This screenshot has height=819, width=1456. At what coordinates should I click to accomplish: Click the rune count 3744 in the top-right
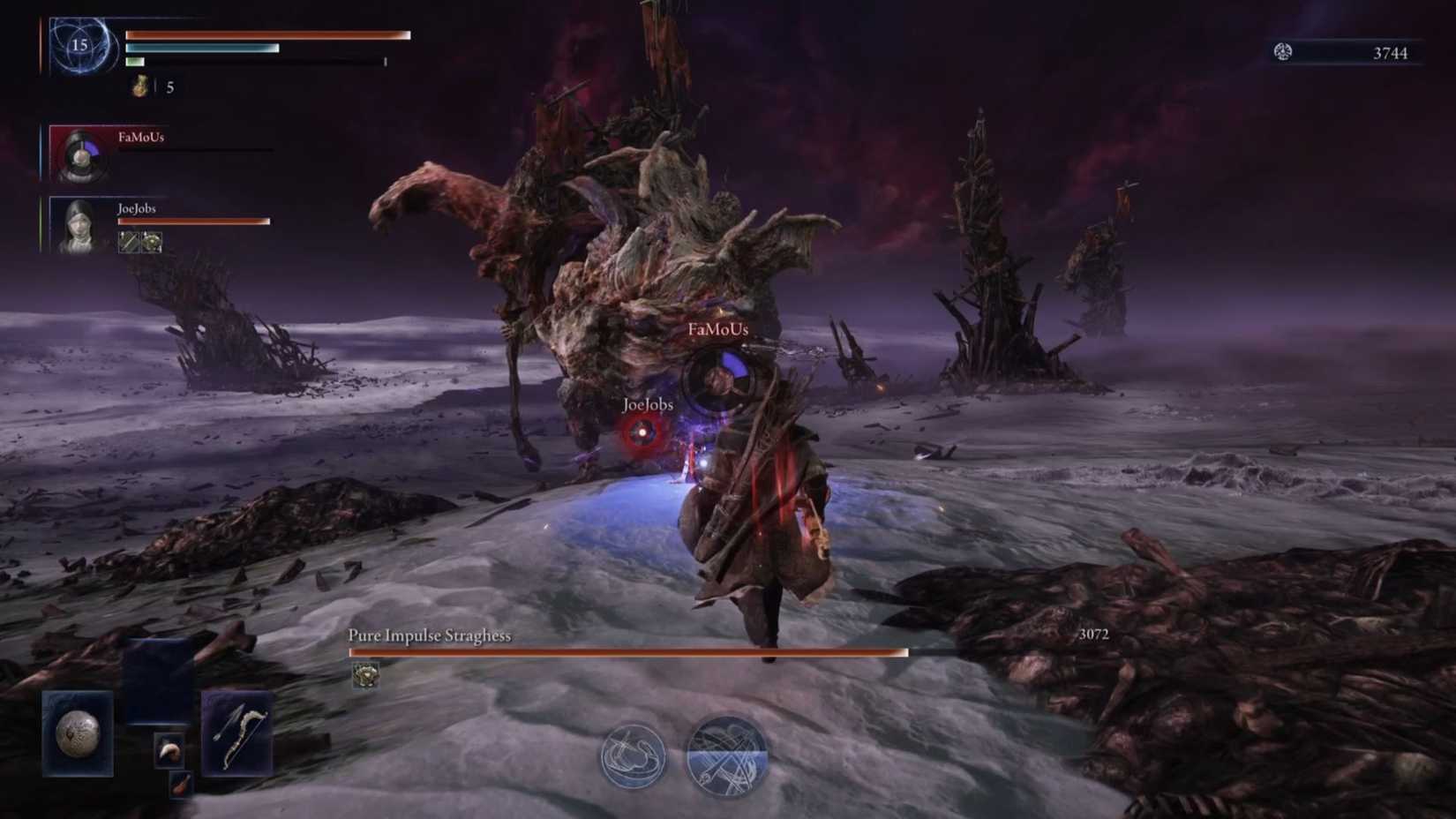(1392, 52)
